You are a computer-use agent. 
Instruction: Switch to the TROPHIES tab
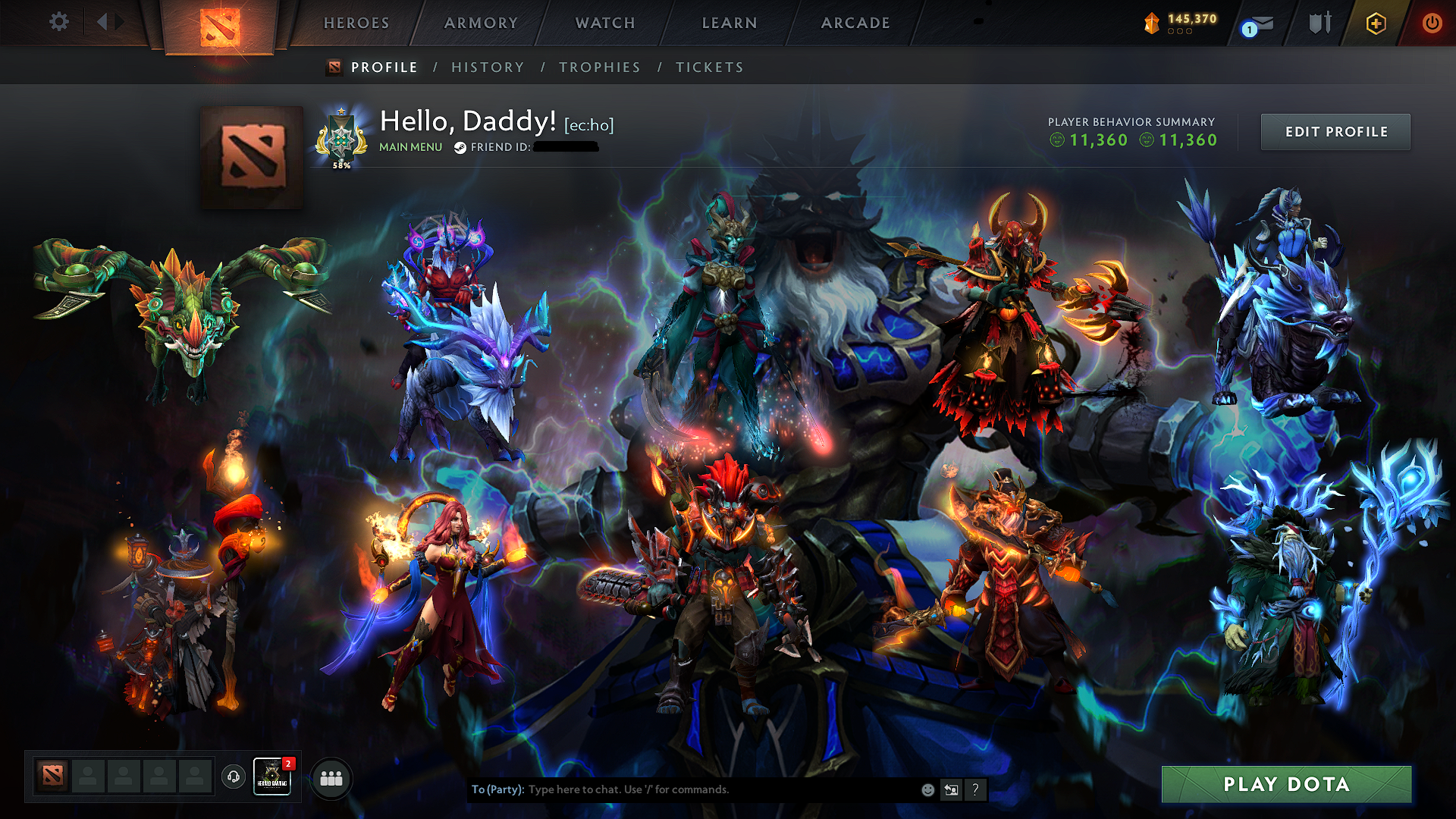tap(599, 67)
